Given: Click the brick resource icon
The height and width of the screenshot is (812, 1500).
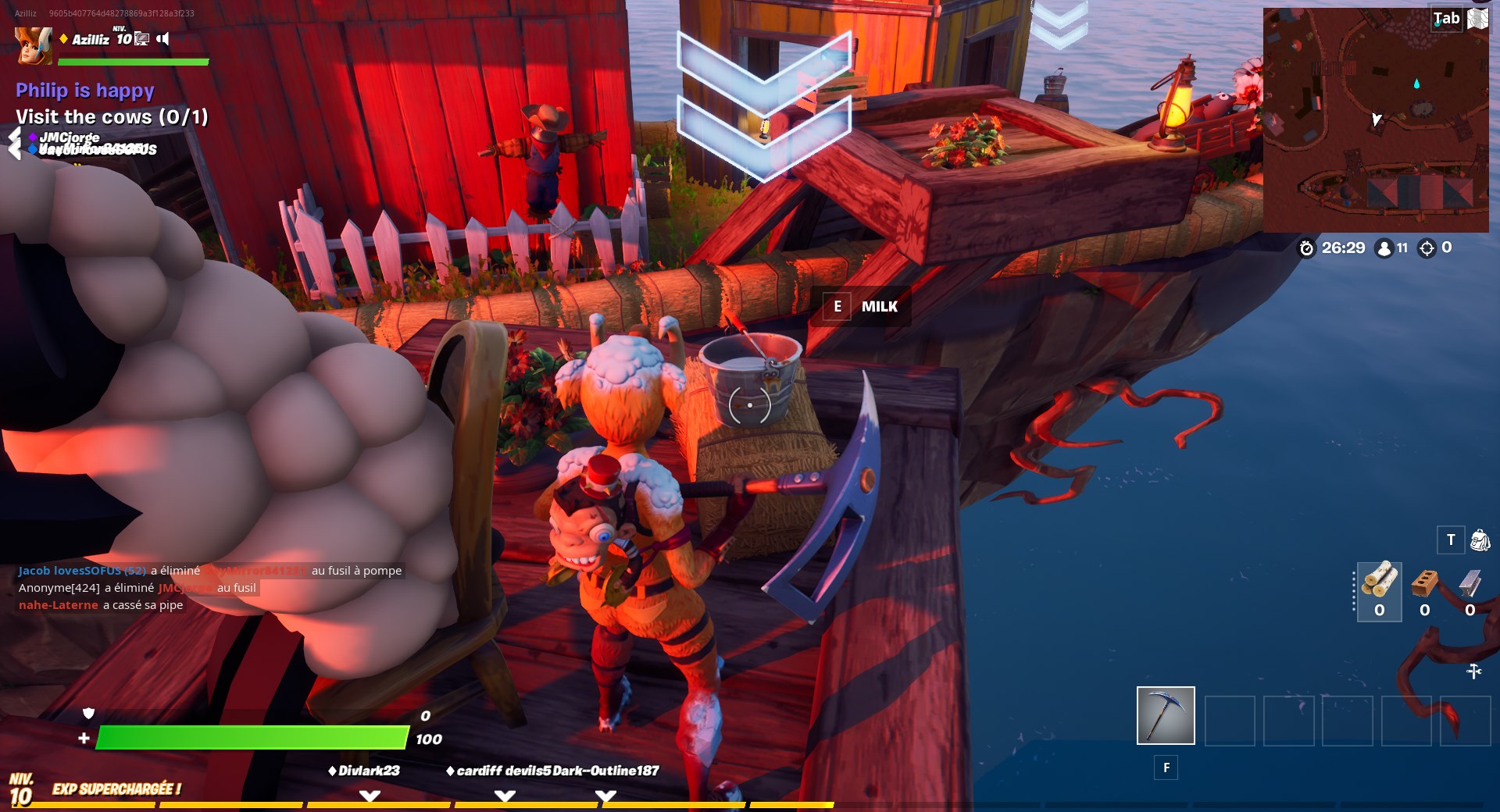Looking at the screenshot, I should point(1425,583).
